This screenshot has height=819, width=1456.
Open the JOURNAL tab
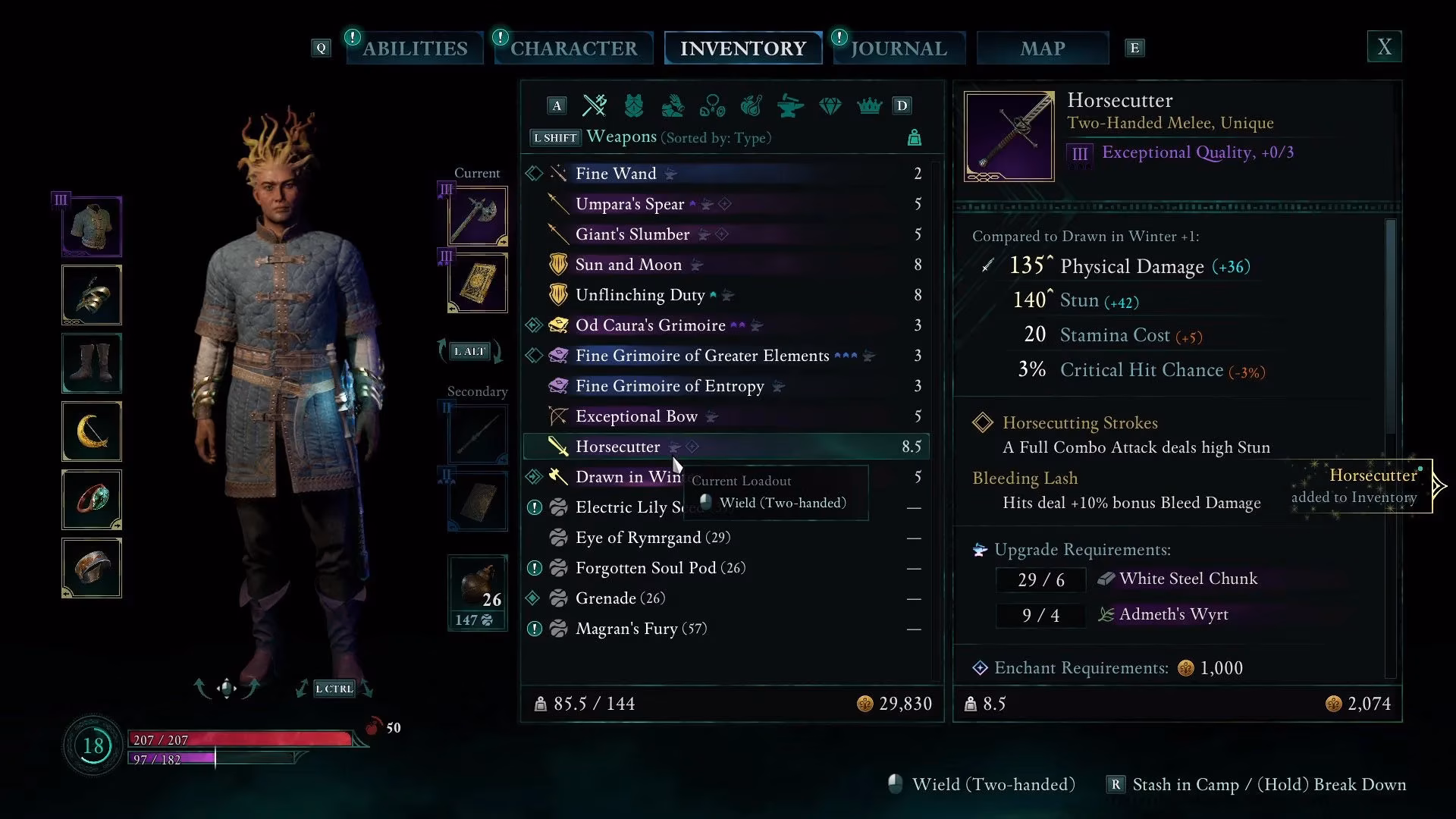[898, 48]
